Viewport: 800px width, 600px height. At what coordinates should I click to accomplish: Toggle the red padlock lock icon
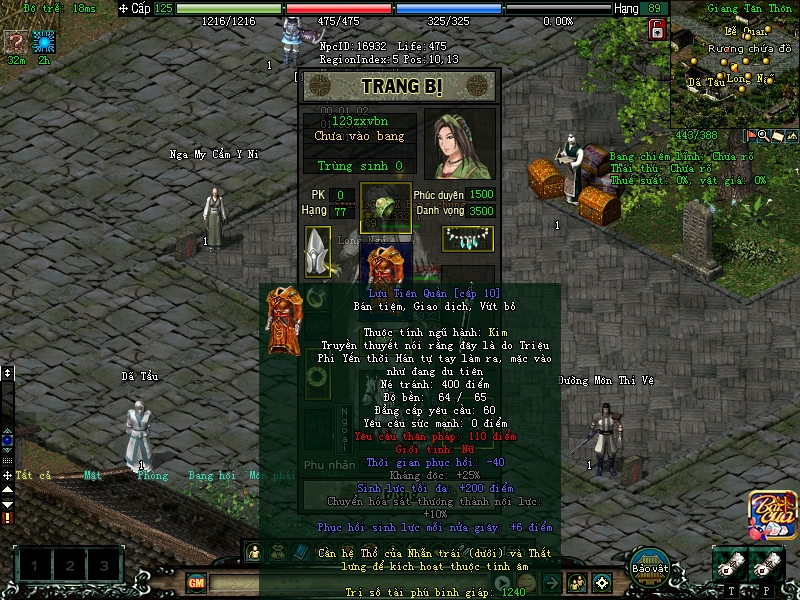point(658,31)
